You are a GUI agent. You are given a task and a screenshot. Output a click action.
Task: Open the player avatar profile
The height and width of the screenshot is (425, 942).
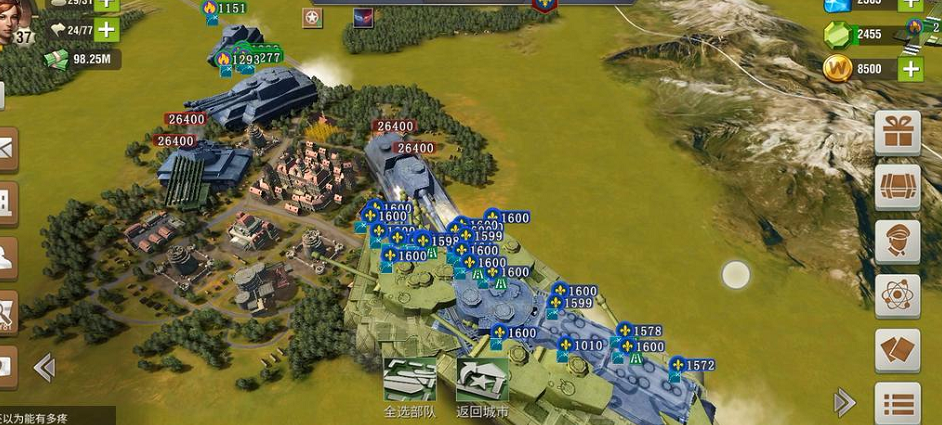[x=18, y=20]
